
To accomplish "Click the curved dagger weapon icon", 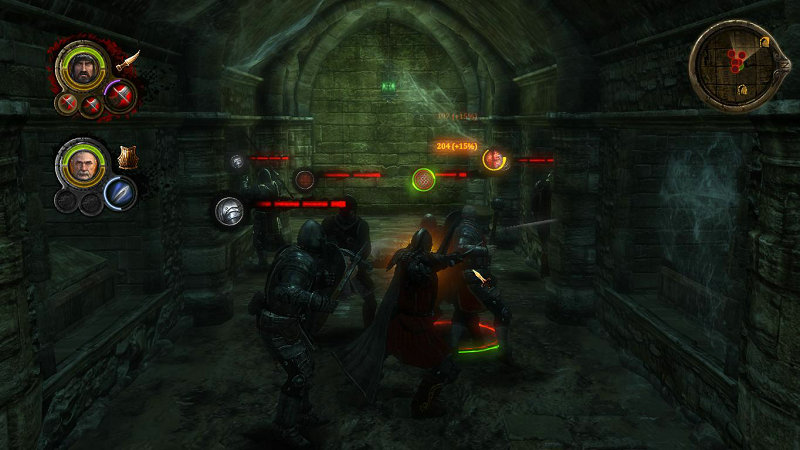I will tap(128, 61).
